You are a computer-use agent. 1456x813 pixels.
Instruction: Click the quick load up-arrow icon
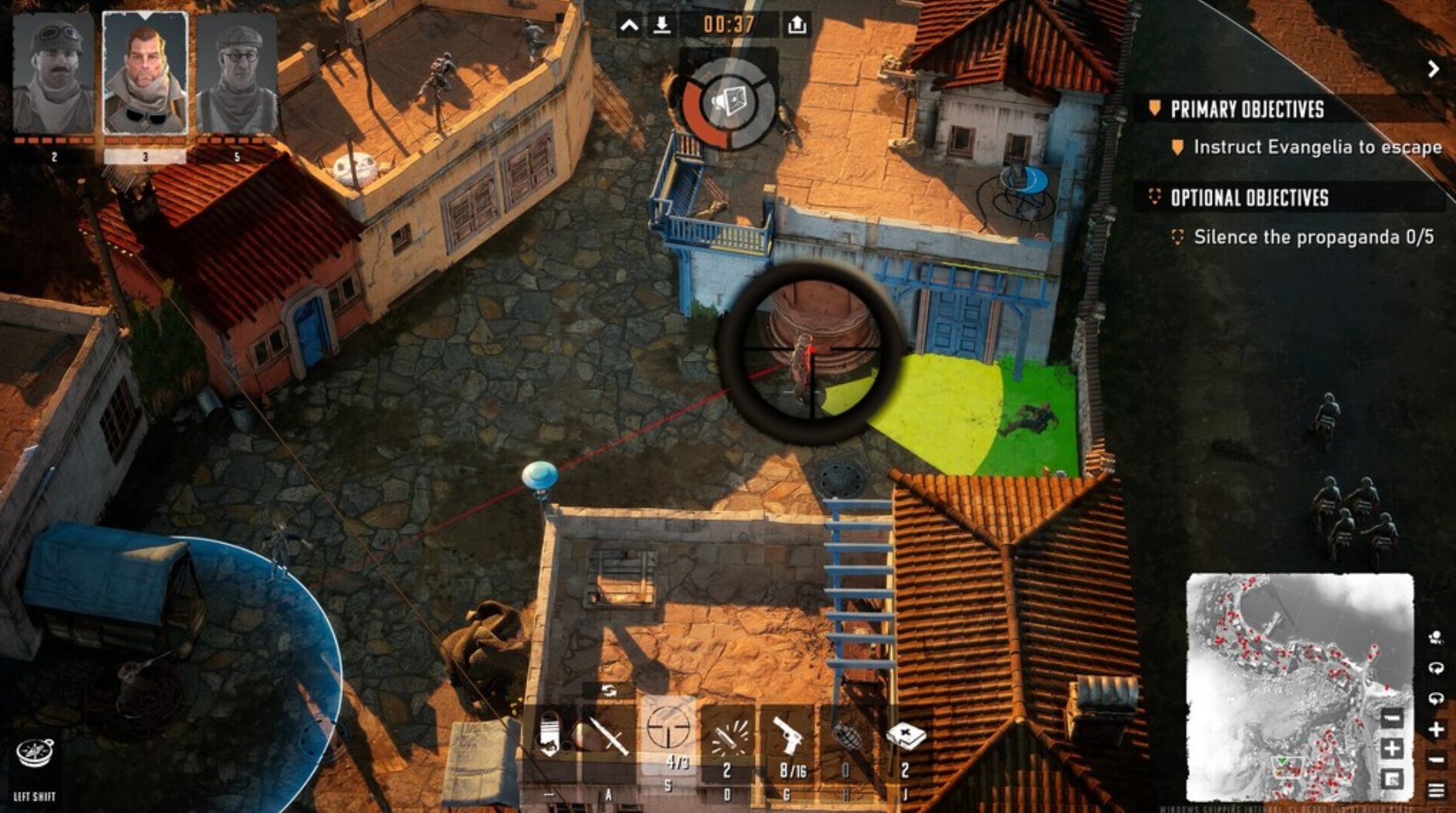pos(797,26)
